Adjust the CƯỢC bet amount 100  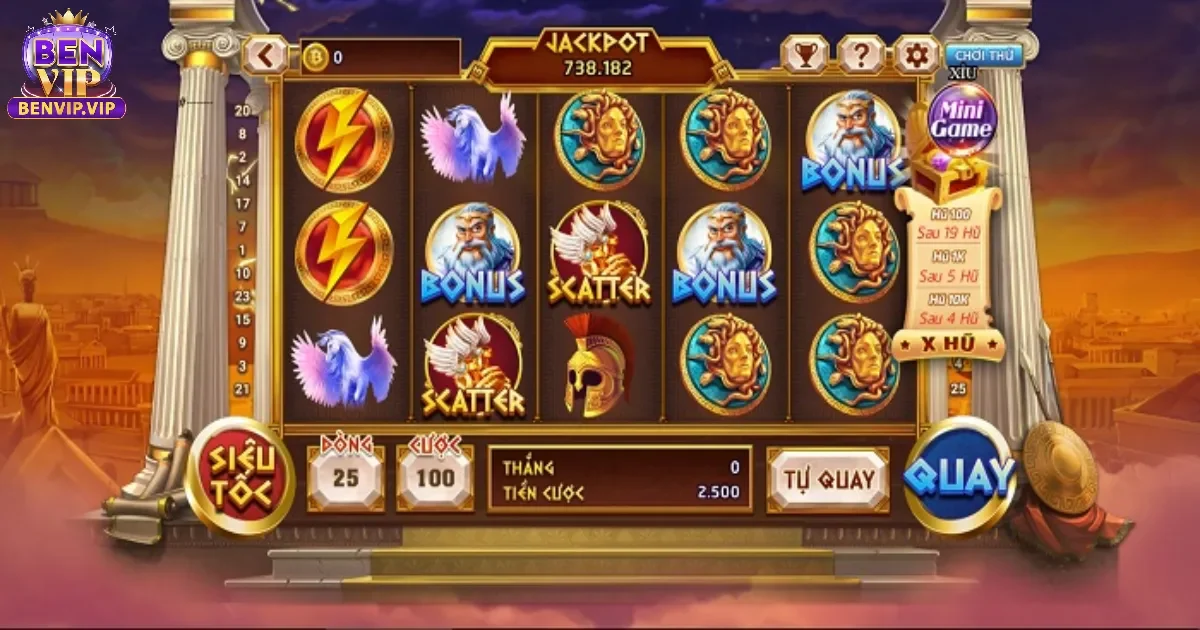click(435, 478)
